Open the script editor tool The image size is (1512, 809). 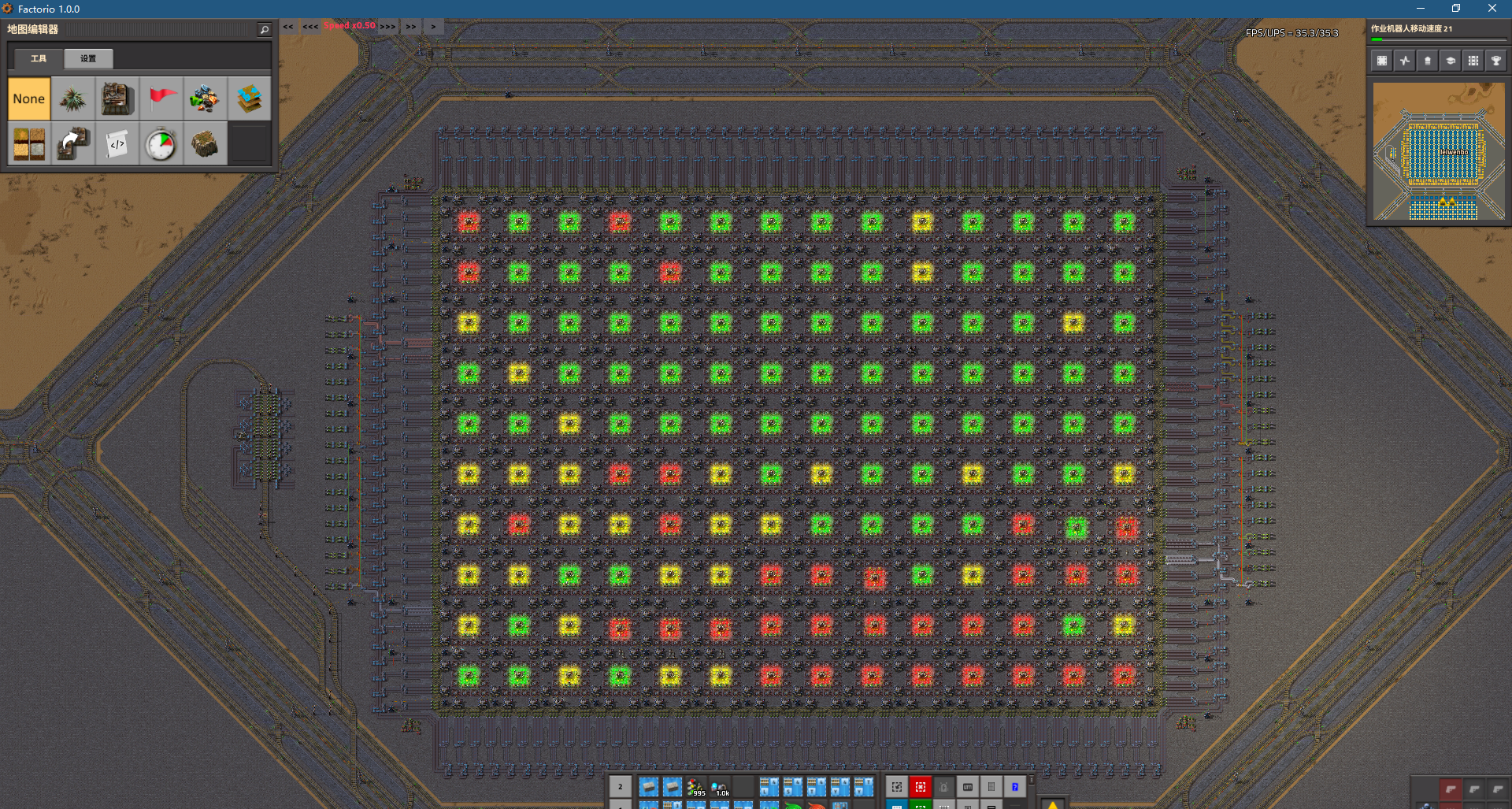point(117,143)
